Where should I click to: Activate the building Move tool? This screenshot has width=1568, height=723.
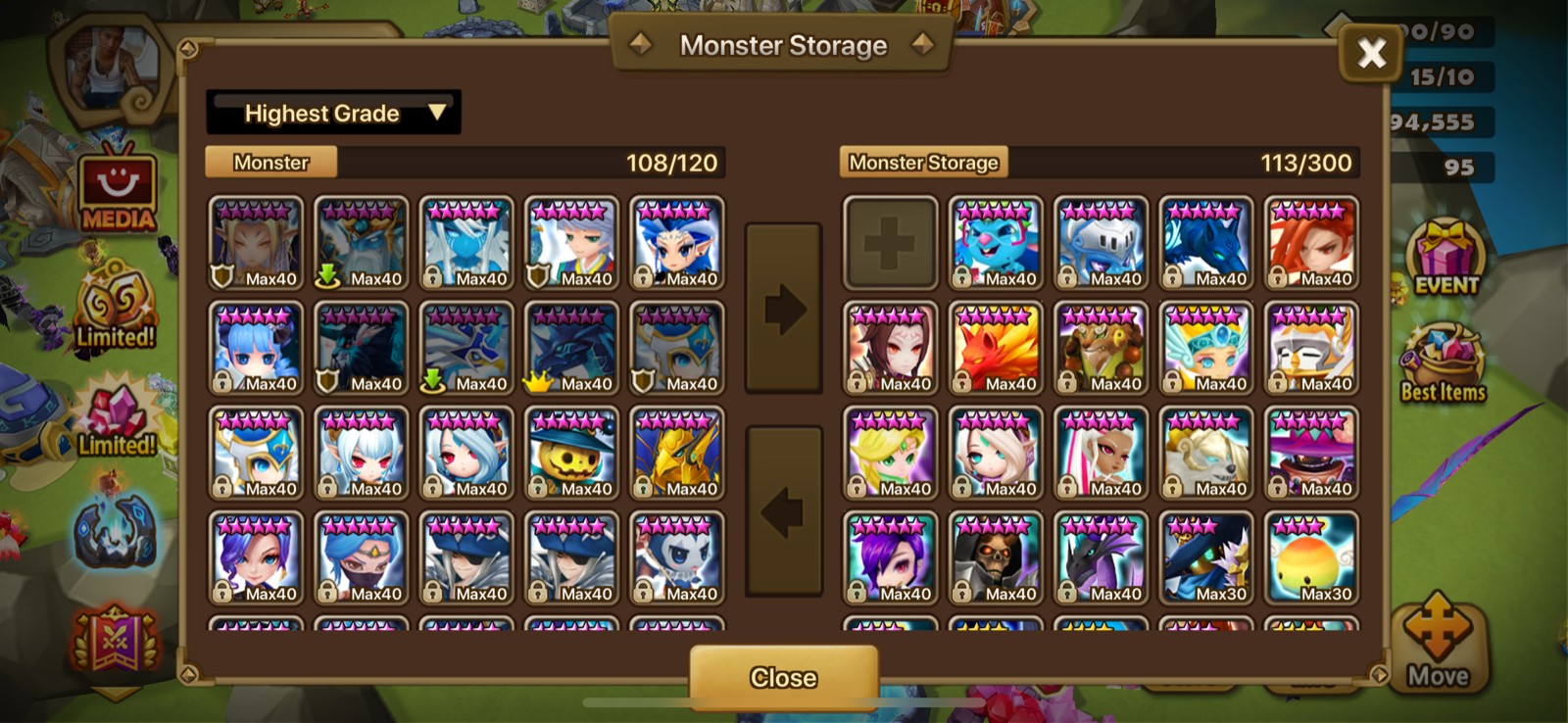click(1440, 642)
